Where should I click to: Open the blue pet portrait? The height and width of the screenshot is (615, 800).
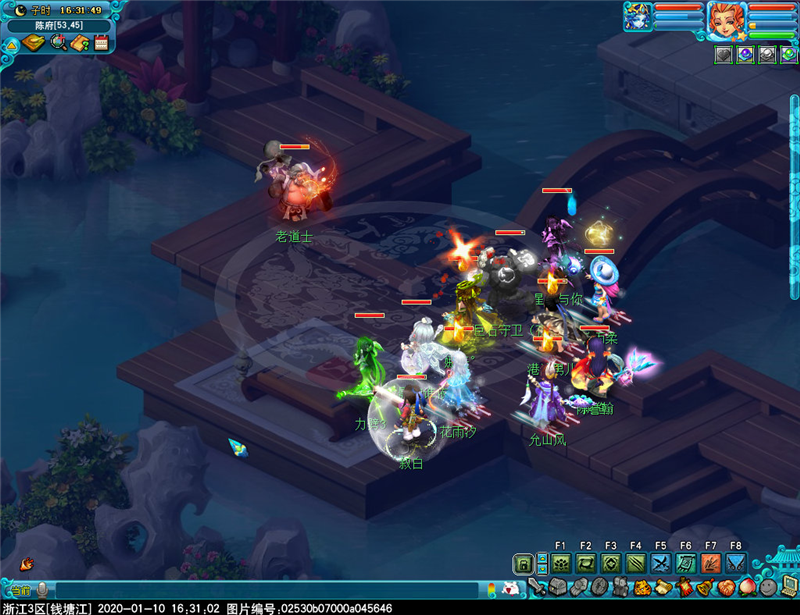pos(638,16)
